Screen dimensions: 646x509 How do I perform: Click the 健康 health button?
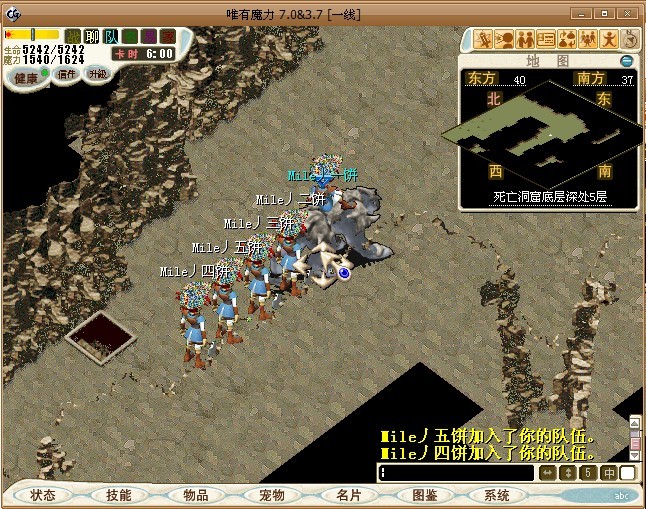click(x=26, y=78)
